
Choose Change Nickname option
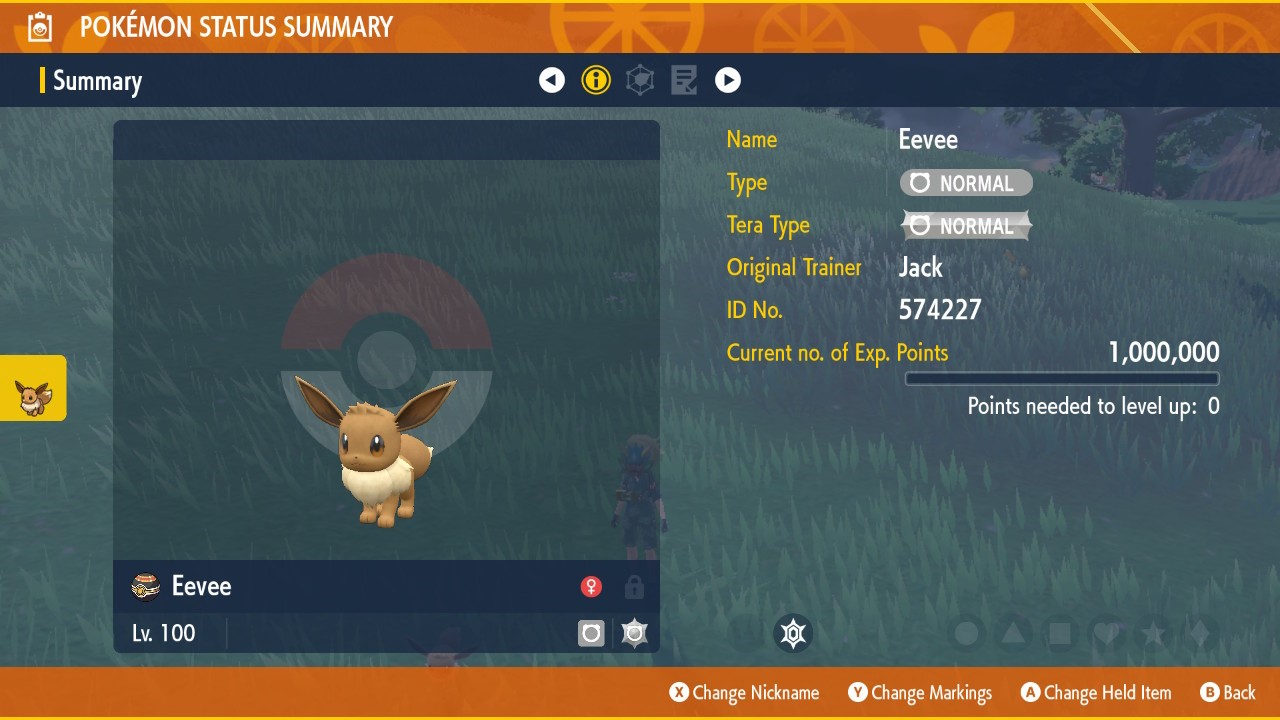(x=745, y=692)
